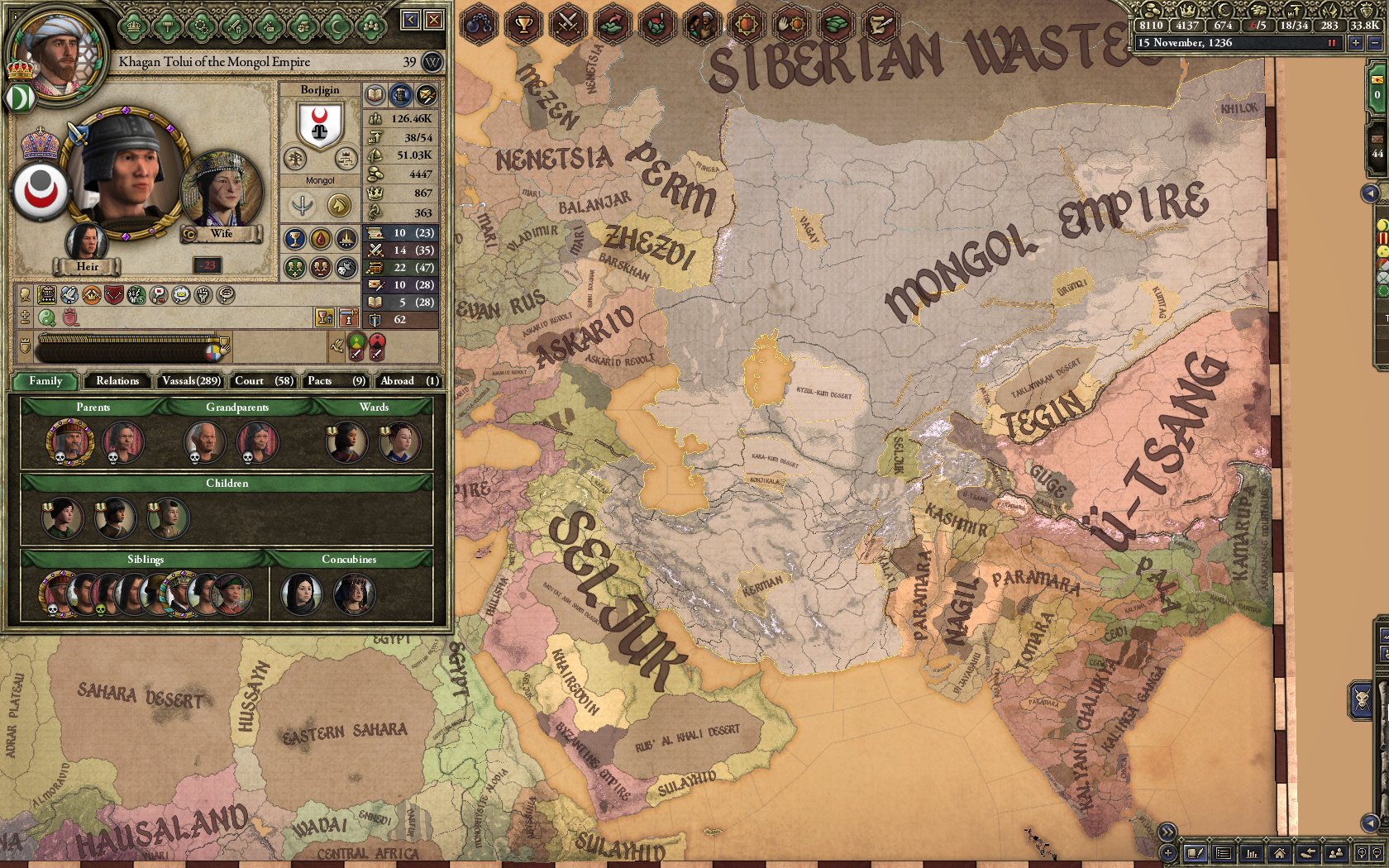Open the game log book-and-quill icon

[x=1196, y=852]
